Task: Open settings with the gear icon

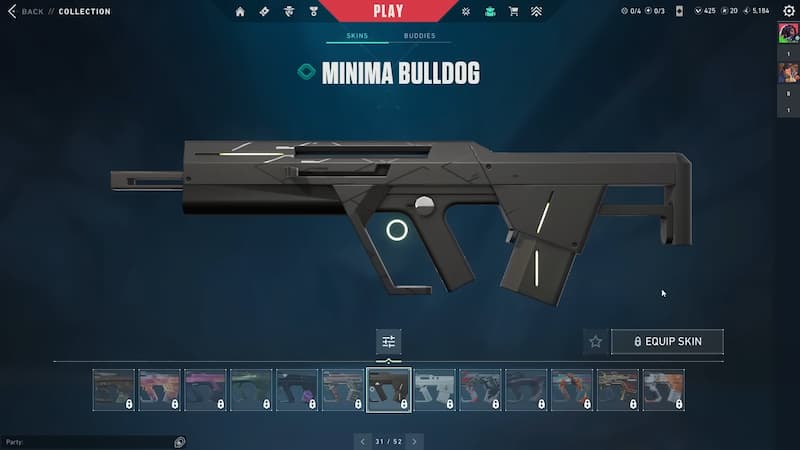Action: [788, 11]
